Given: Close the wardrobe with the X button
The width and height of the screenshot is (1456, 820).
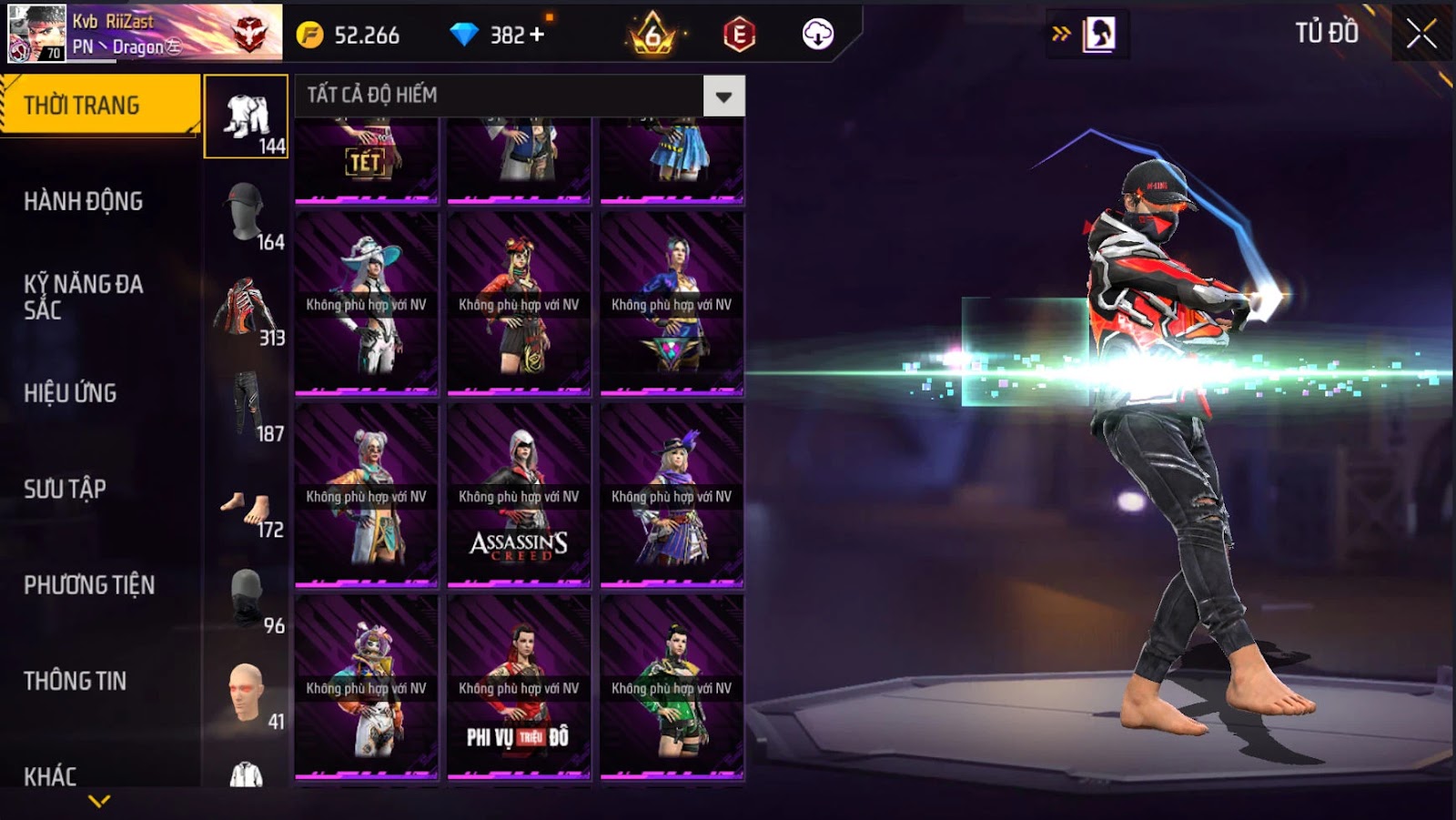Looking at the screenshot, I should [1421, 35].
